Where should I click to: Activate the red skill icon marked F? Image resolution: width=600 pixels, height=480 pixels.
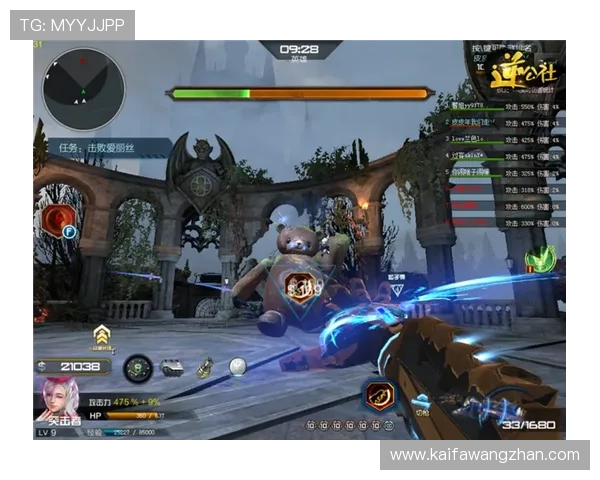click(x=59, y=220)
